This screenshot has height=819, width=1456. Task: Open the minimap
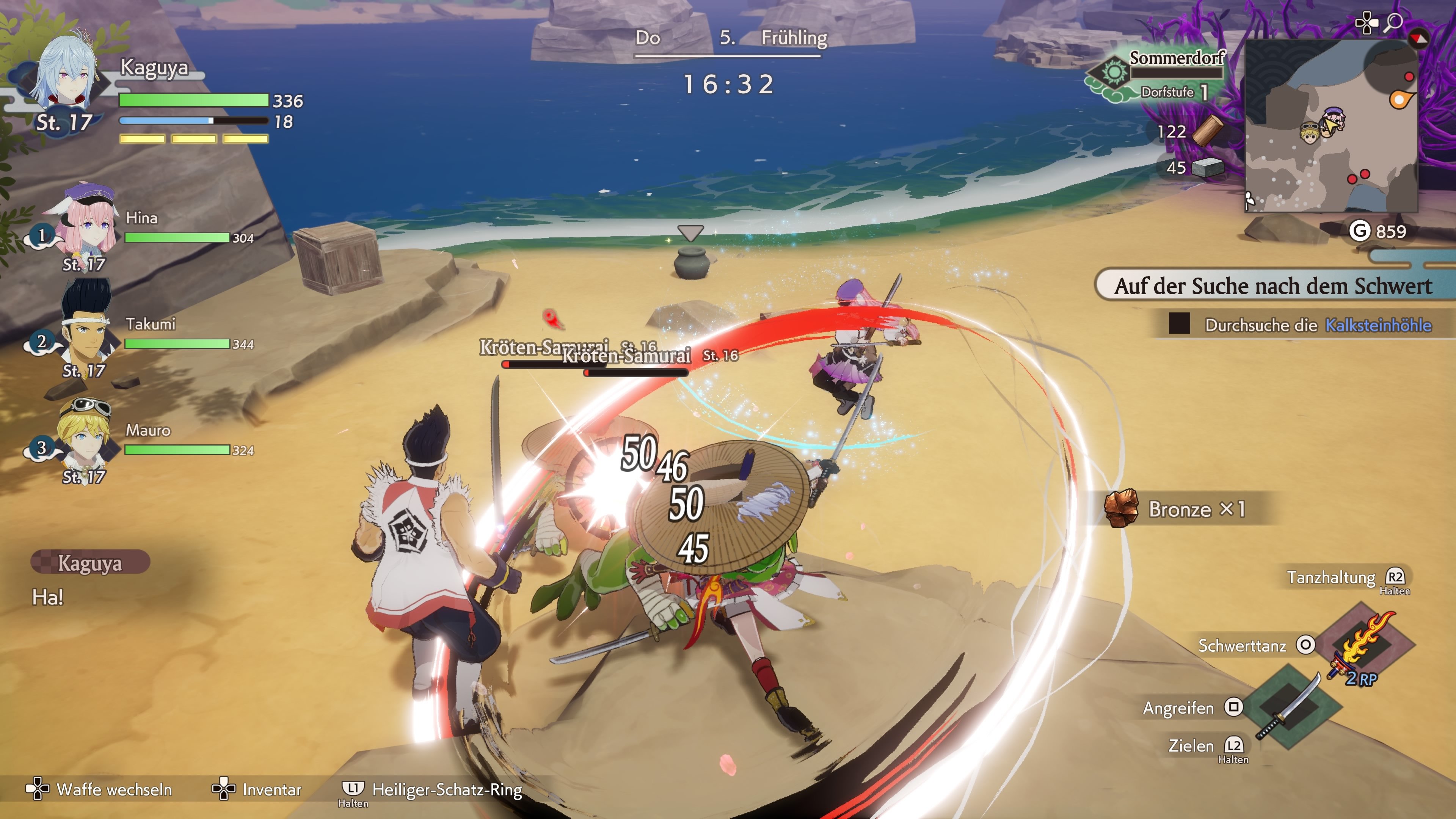pos(1330,126)
